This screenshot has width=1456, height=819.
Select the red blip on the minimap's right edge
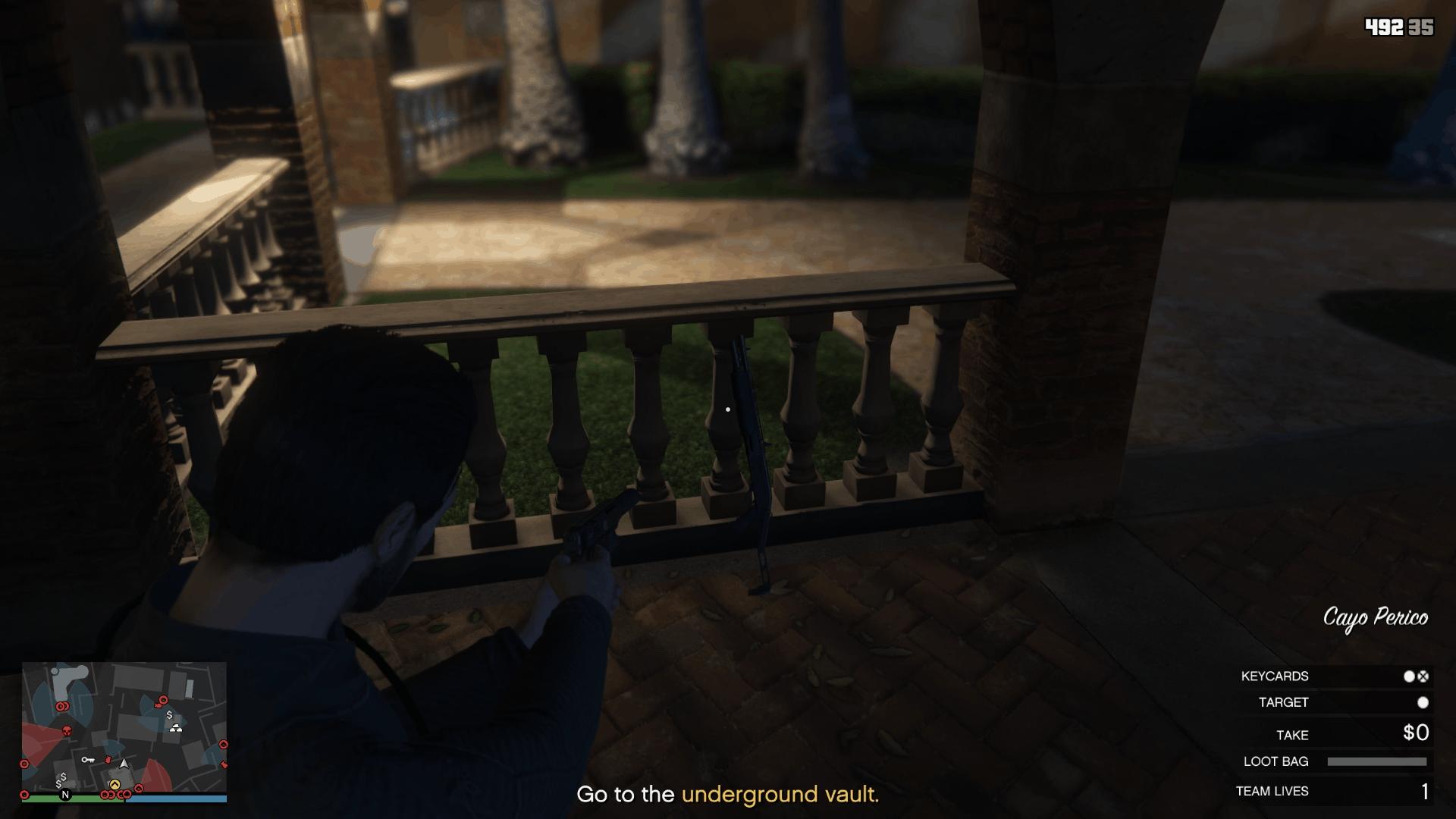pos(224,744)
